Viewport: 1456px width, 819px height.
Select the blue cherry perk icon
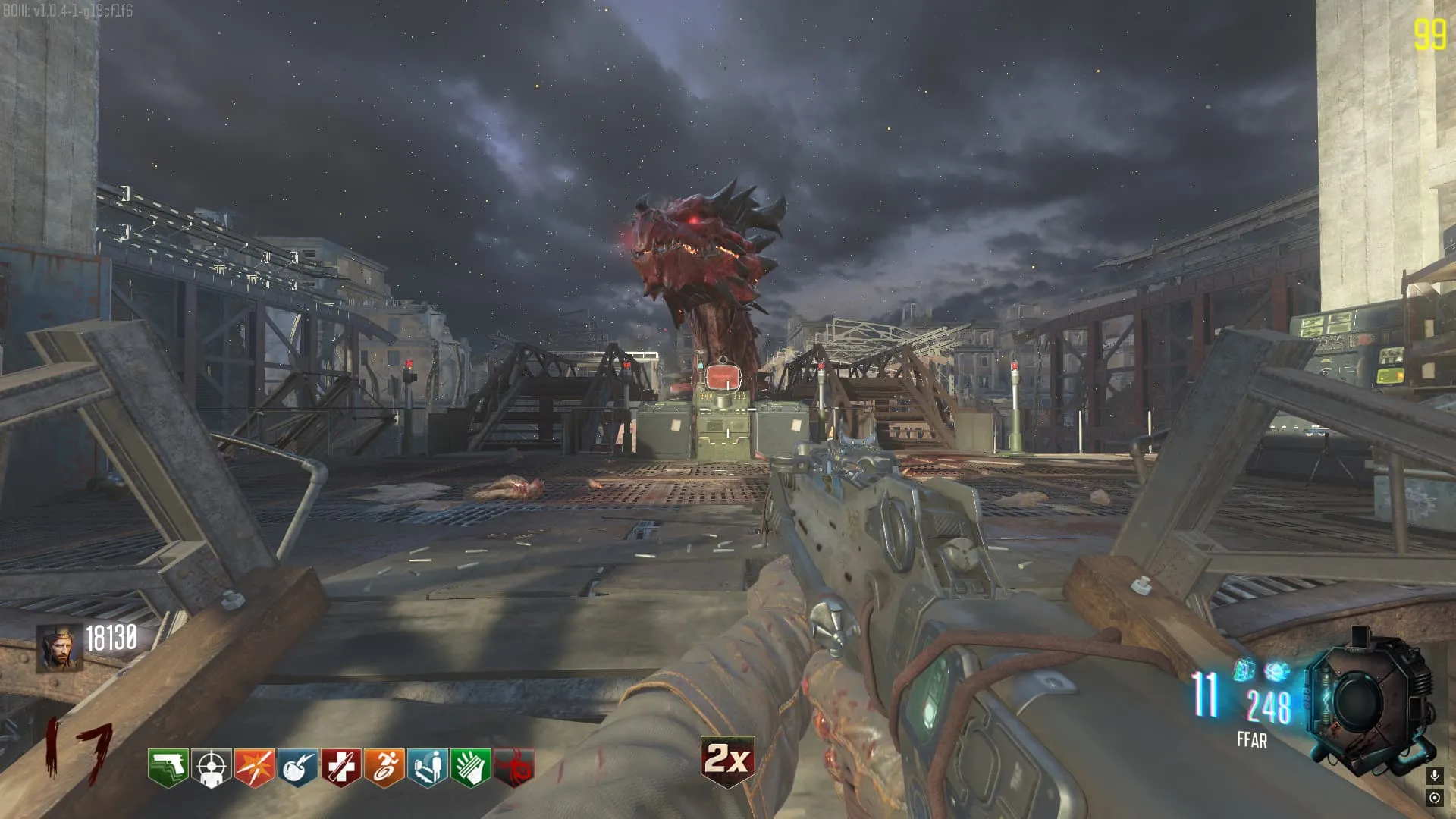pyautogui.click(x=297, y=767)
